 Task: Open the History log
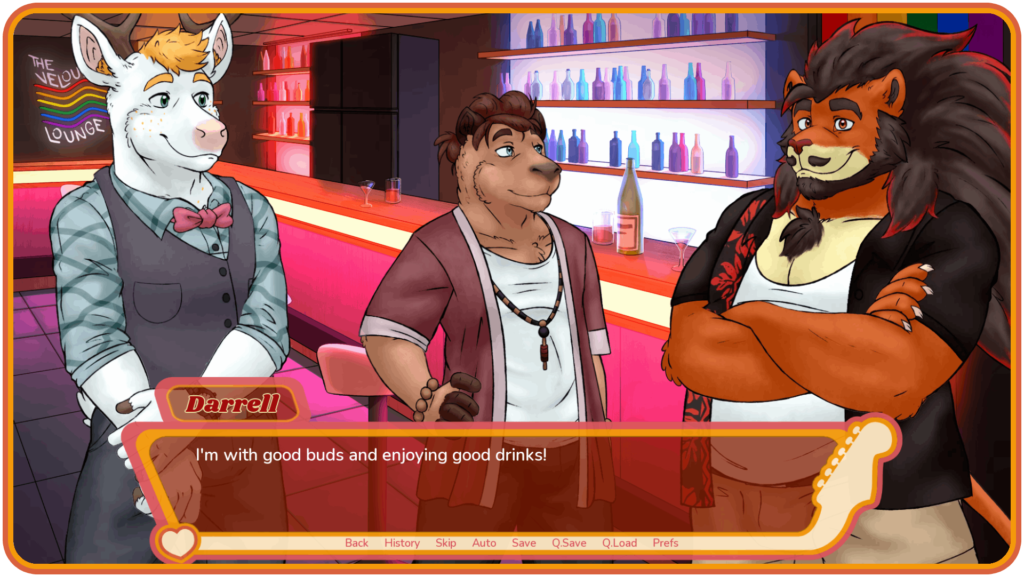pyautogui.click(x=402, y=543)
